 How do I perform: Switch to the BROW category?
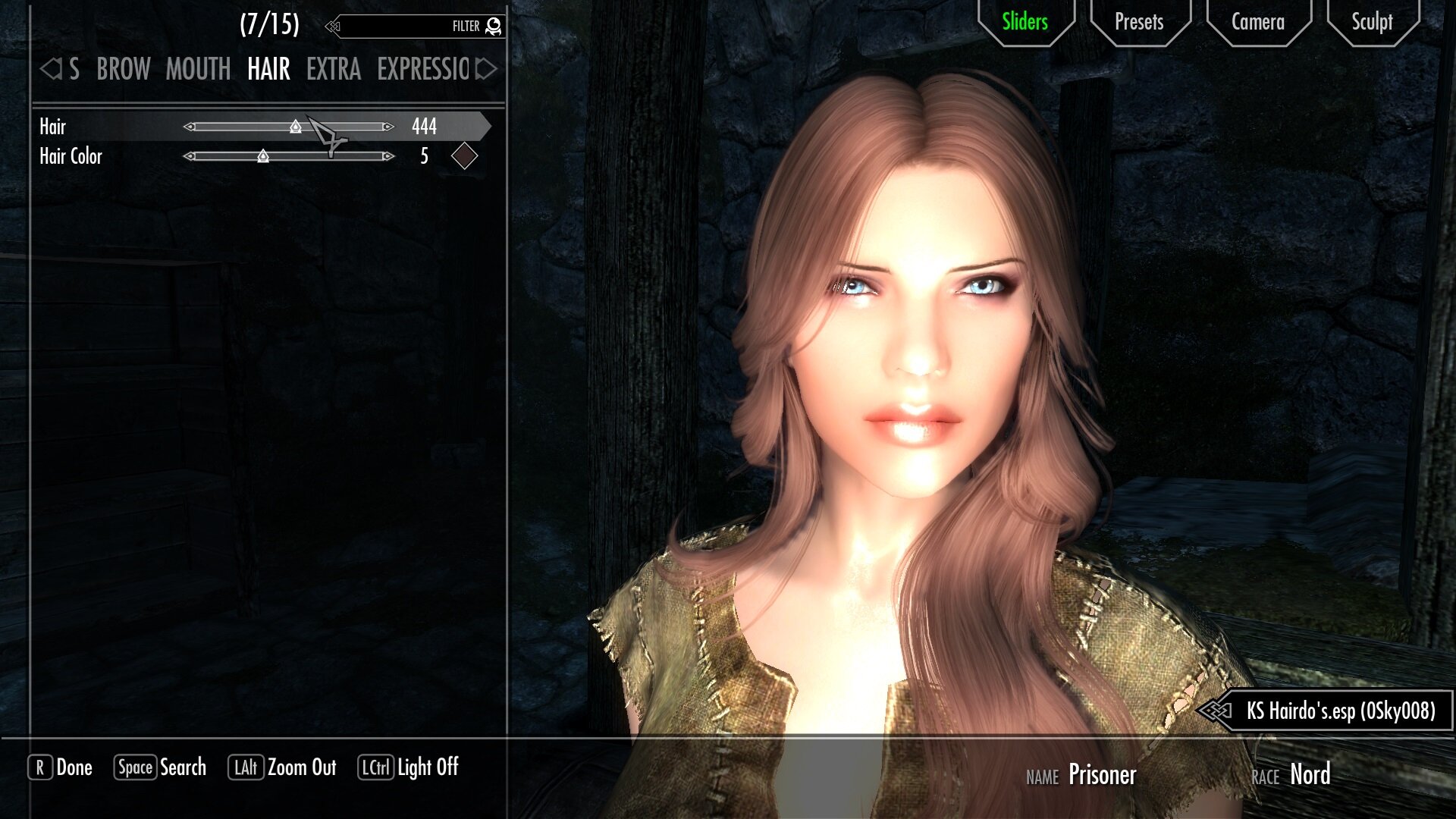(124, 69)
